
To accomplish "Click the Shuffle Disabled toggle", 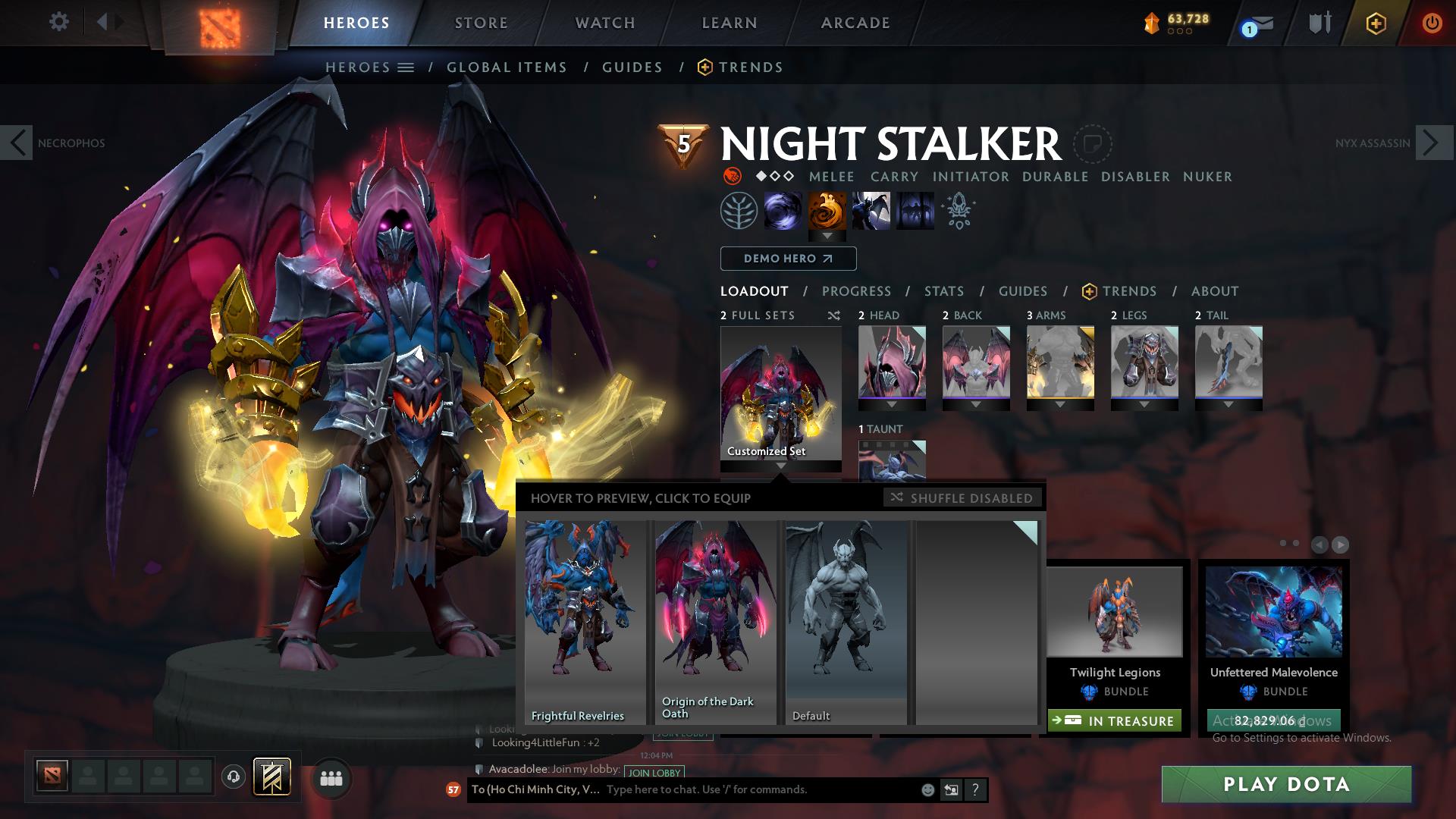I will click(x=962, y=498).
